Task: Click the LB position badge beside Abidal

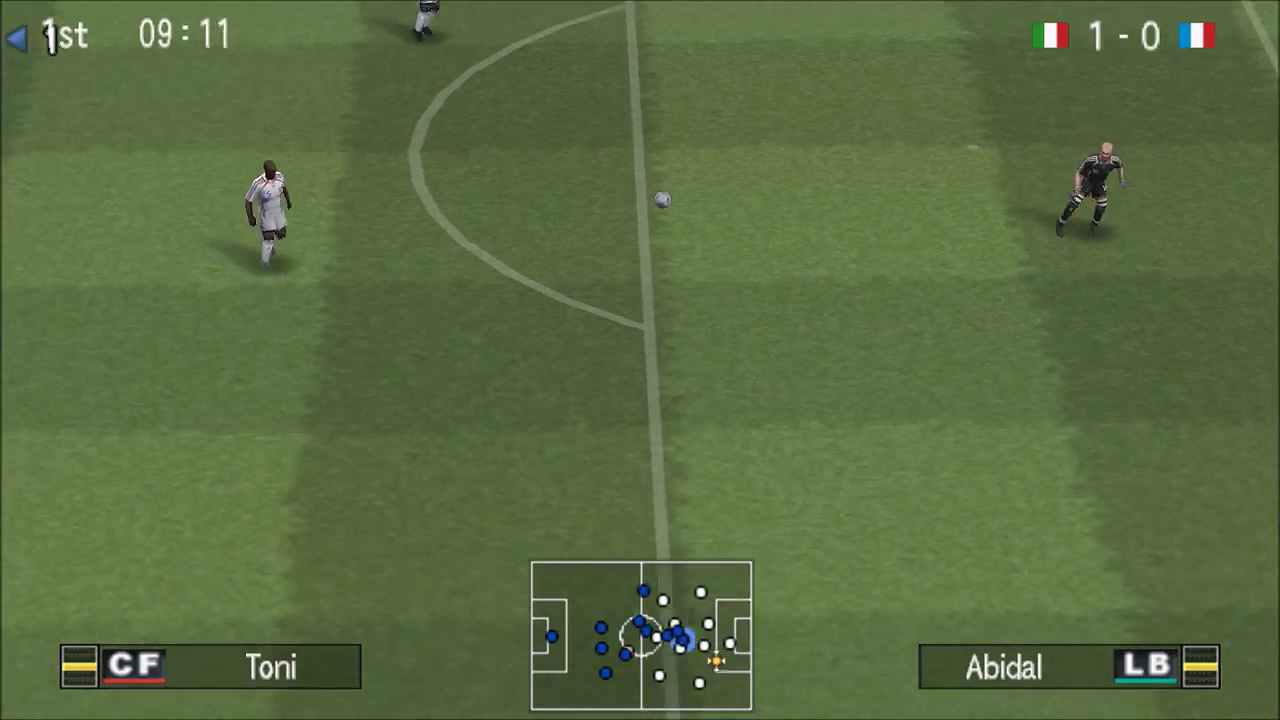Action: coord(1146,667)
